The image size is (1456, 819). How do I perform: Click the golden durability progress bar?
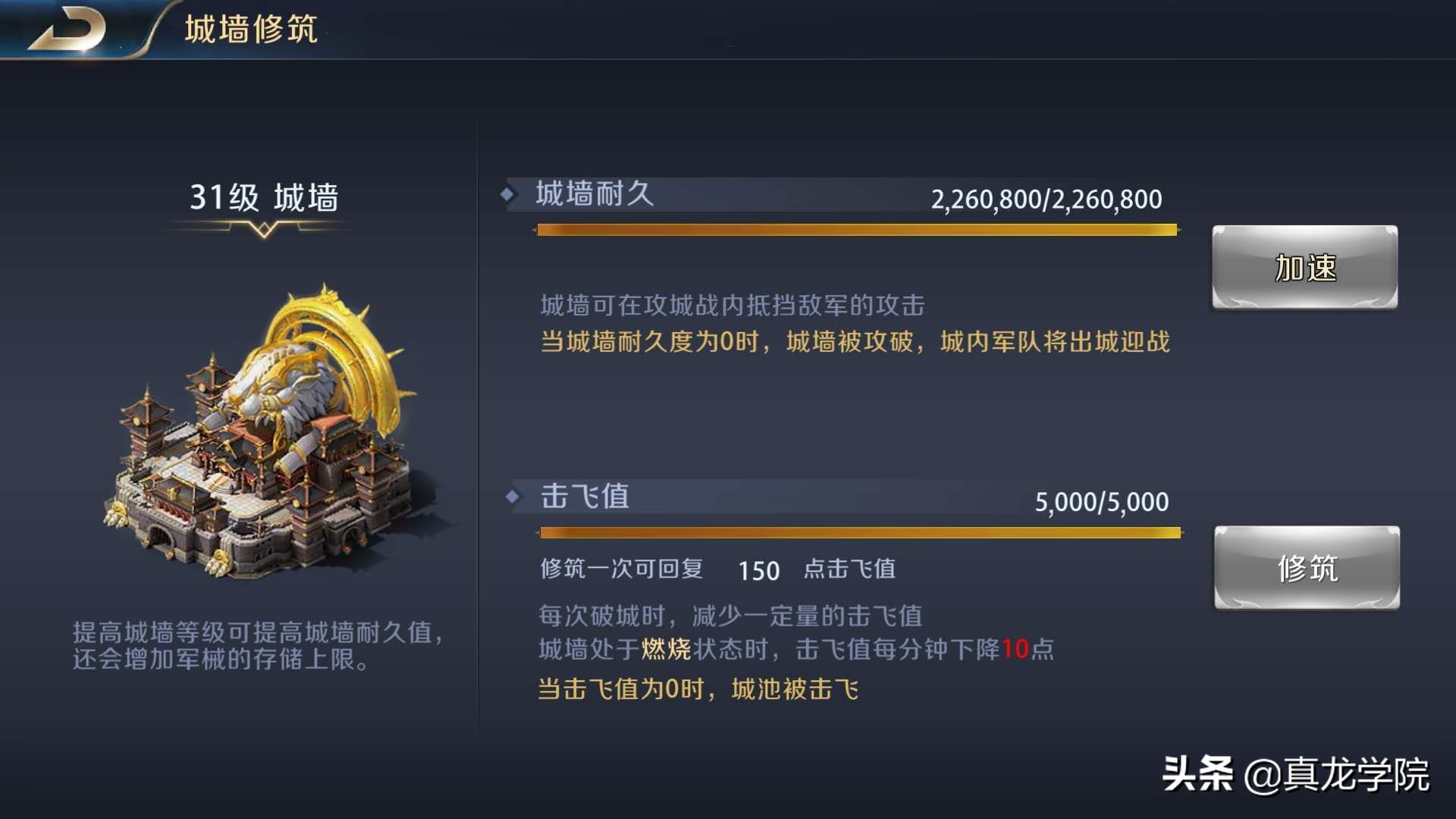pos(857,229)
